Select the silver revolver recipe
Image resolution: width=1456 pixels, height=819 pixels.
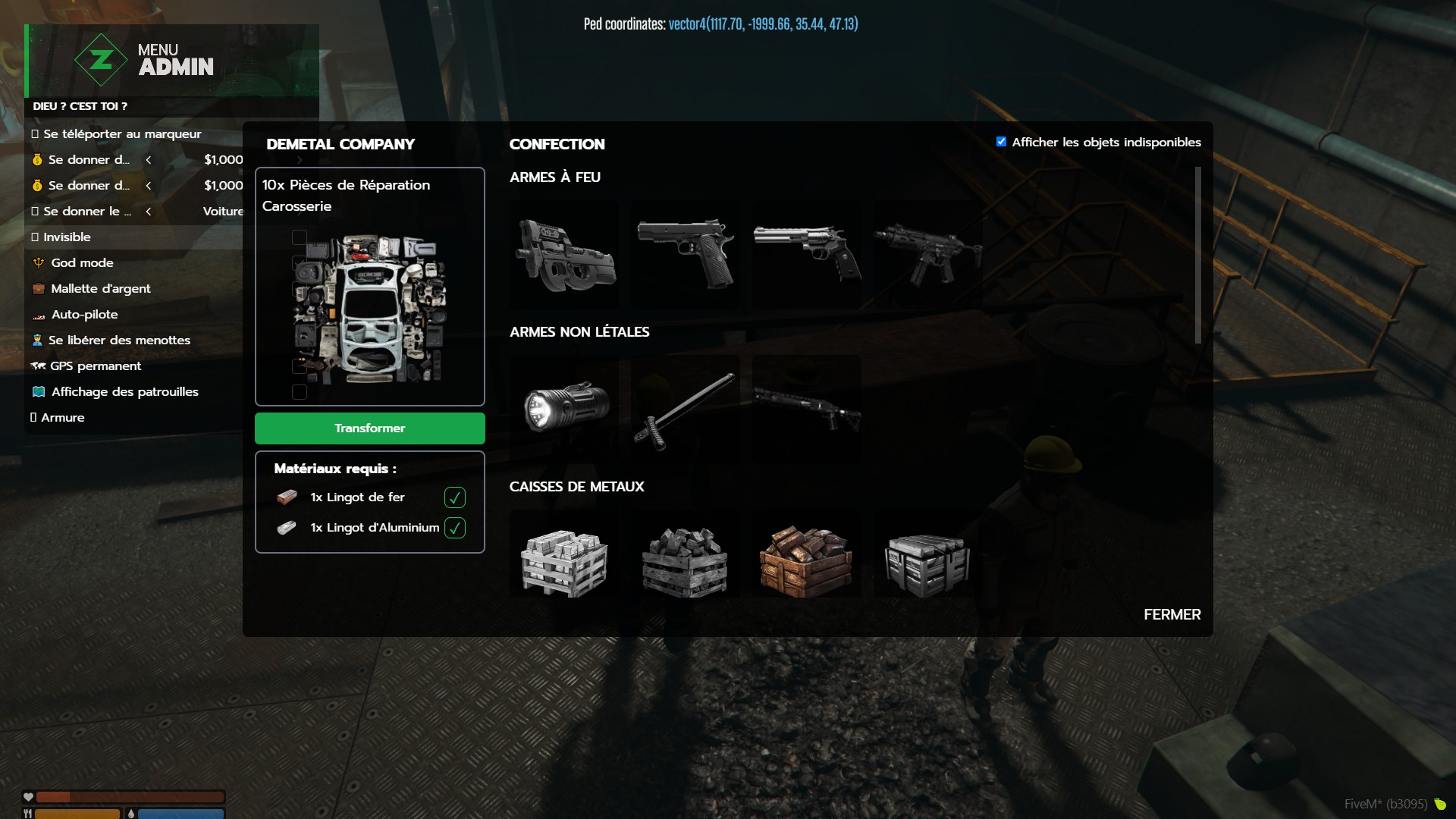pyautogui.click(x=807, y=255)
